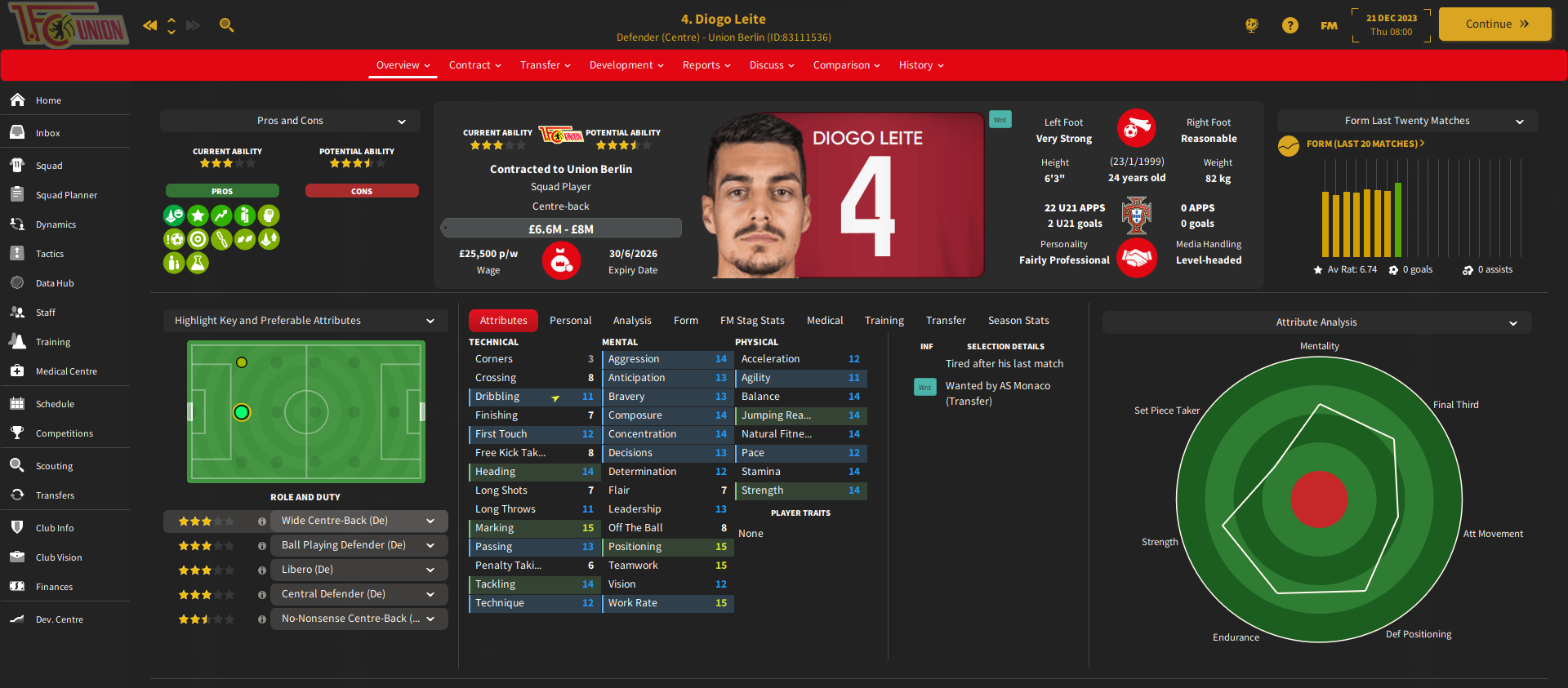Go back with the left arrow button

(x=149, y=25)
